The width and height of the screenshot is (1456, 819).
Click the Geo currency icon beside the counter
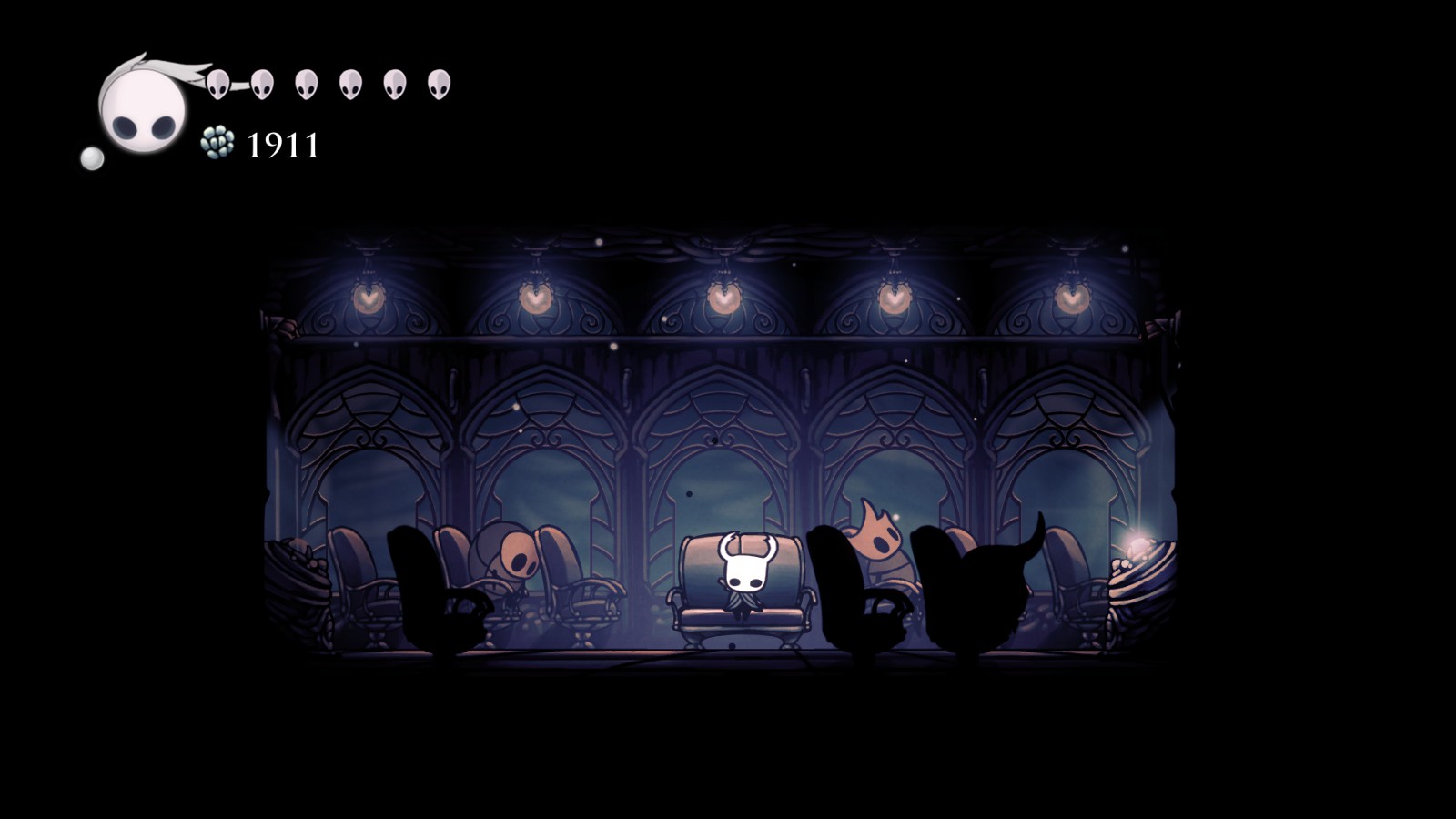(218, 144)
